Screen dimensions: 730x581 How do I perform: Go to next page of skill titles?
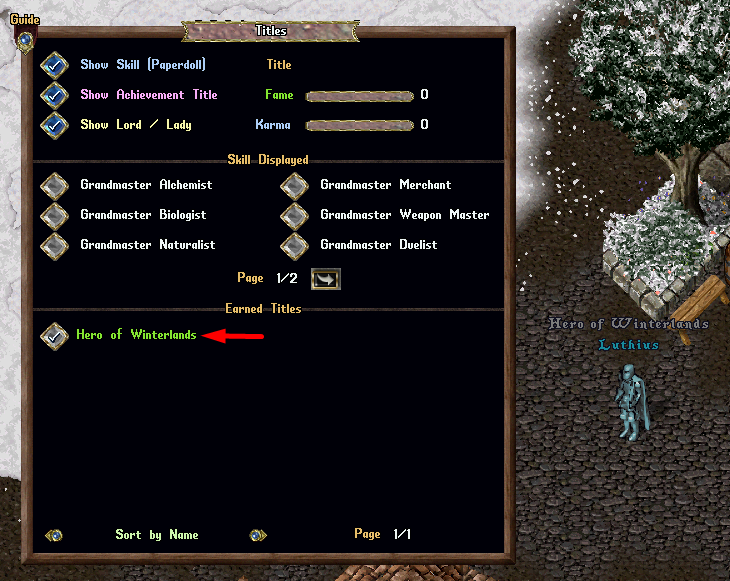pyautogui.click(x=326, y=279)
